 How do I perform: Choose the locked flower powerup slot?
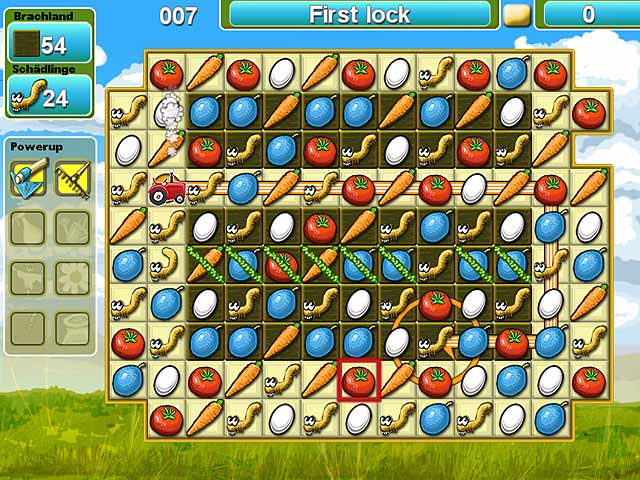pos(72,277)
